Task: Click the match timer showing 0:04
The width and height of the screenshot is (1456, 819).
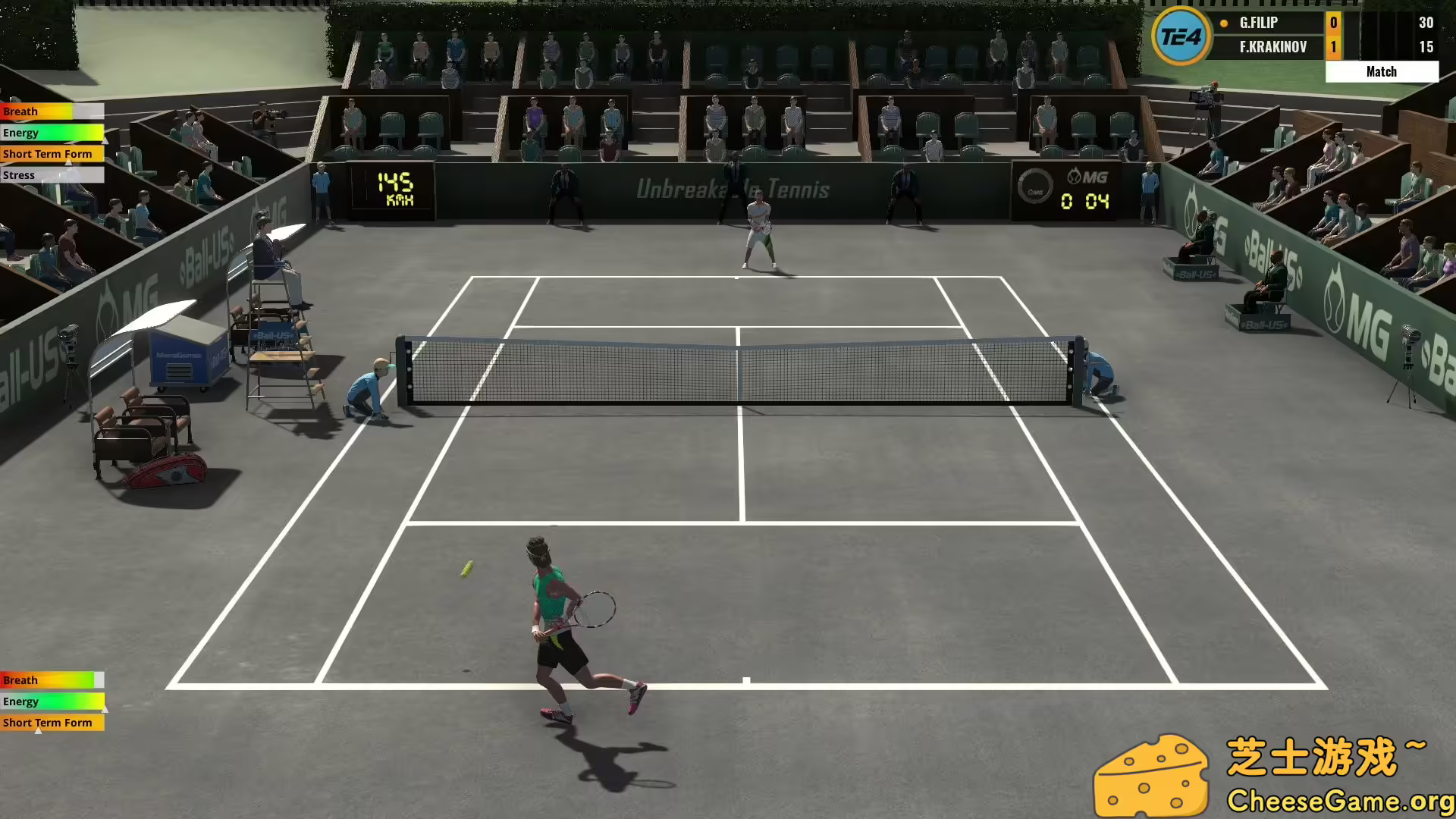Action: (x=1083, y=201)
